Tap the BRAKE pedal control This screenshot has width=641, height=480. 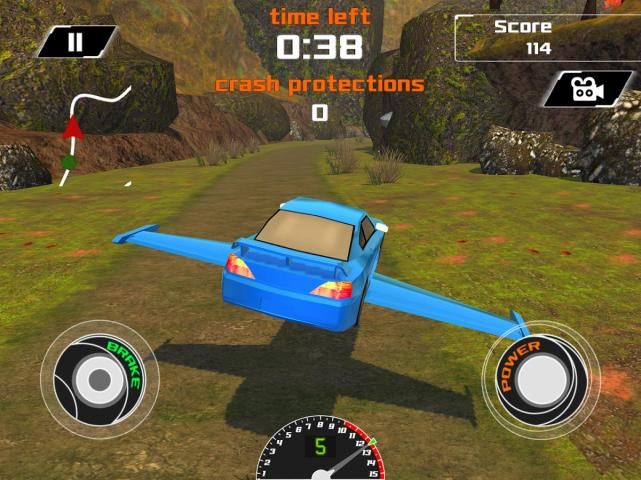pos(98,378)
